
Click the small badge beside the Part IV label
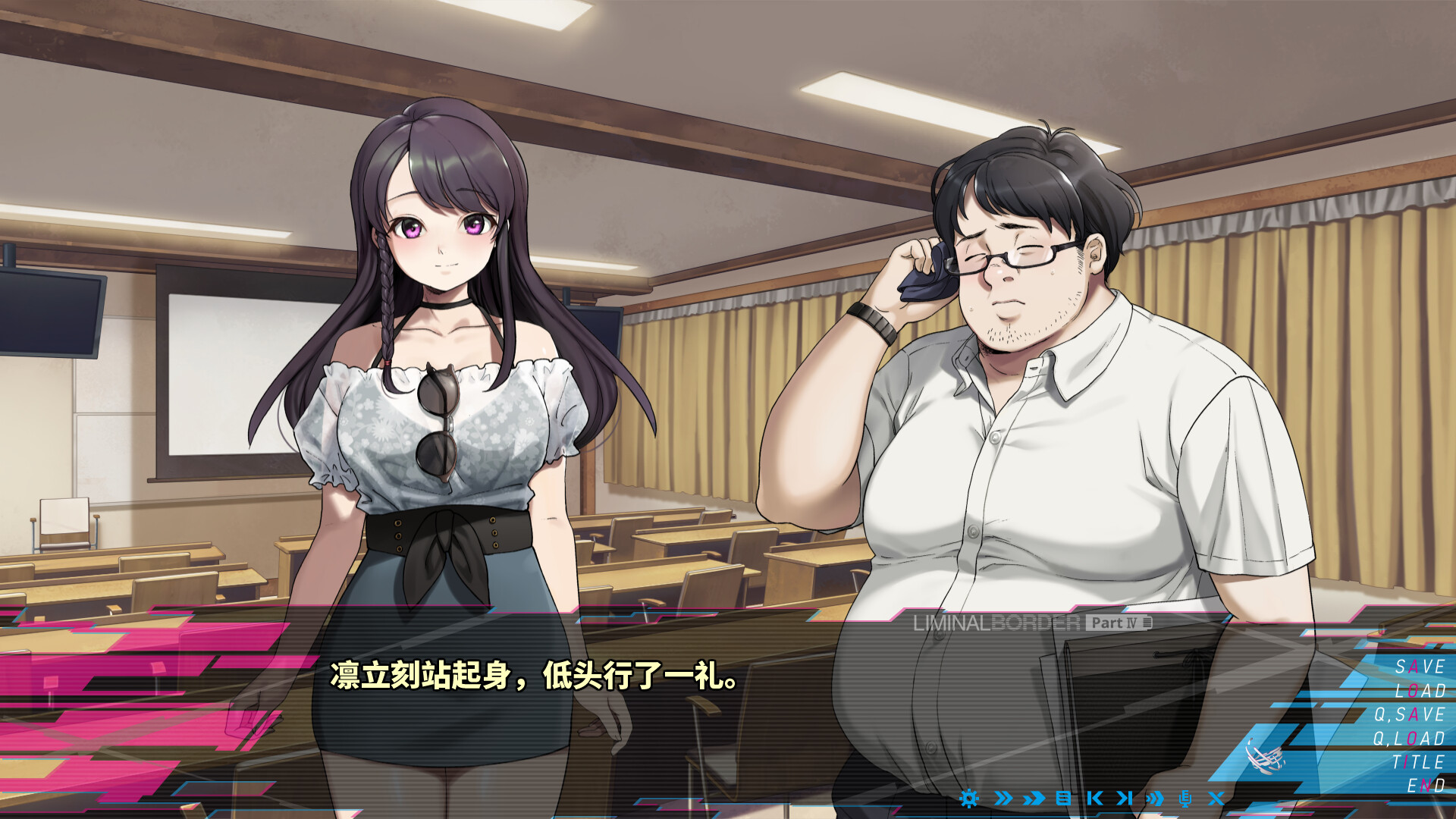(x=1147, y=623)
